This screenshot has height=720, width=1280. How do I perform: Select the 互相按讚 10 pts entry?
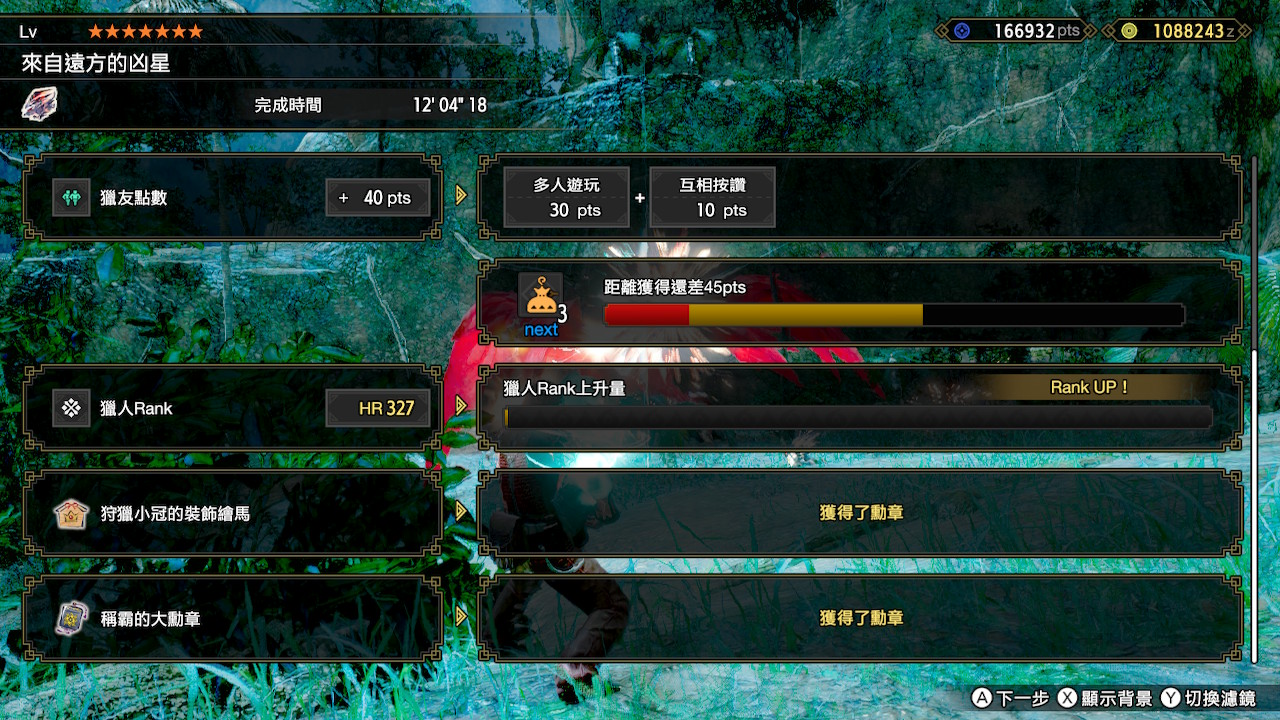pyautogui.click(x=712, y=197)
